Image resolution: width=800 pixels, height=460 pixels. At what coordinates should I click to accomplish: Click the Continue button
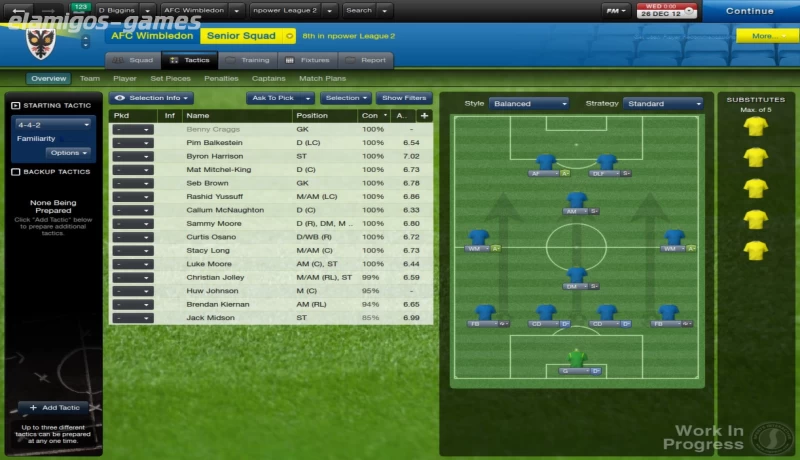click(749, 11)
